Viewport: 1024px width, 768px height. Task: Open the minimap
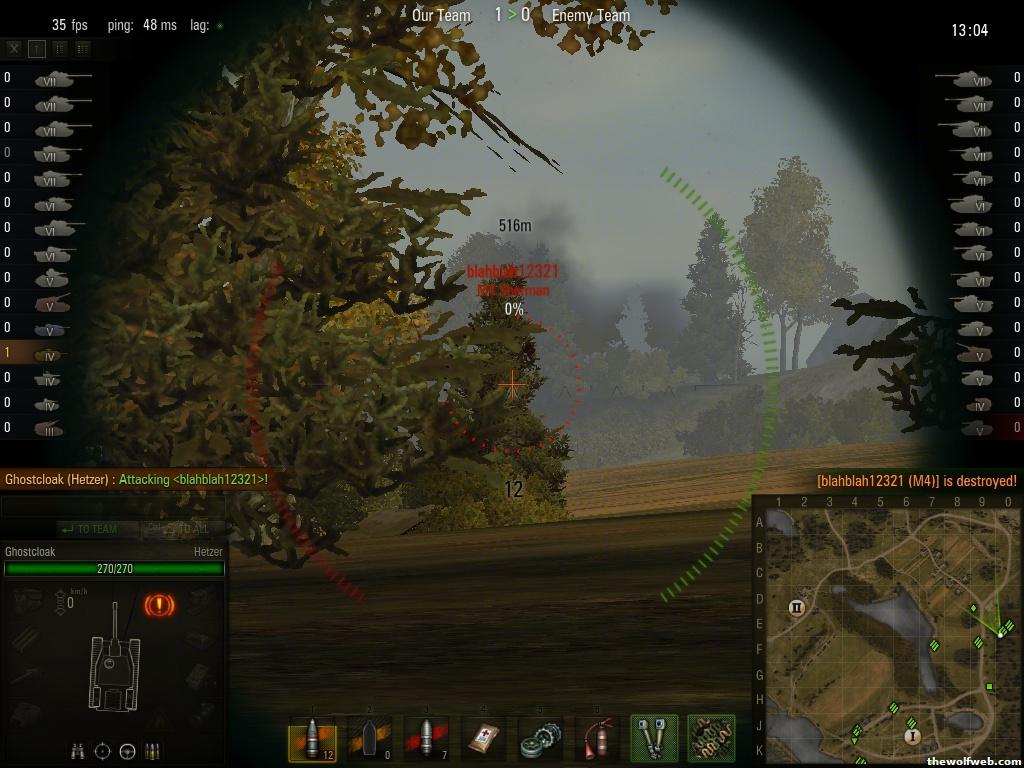886,632
